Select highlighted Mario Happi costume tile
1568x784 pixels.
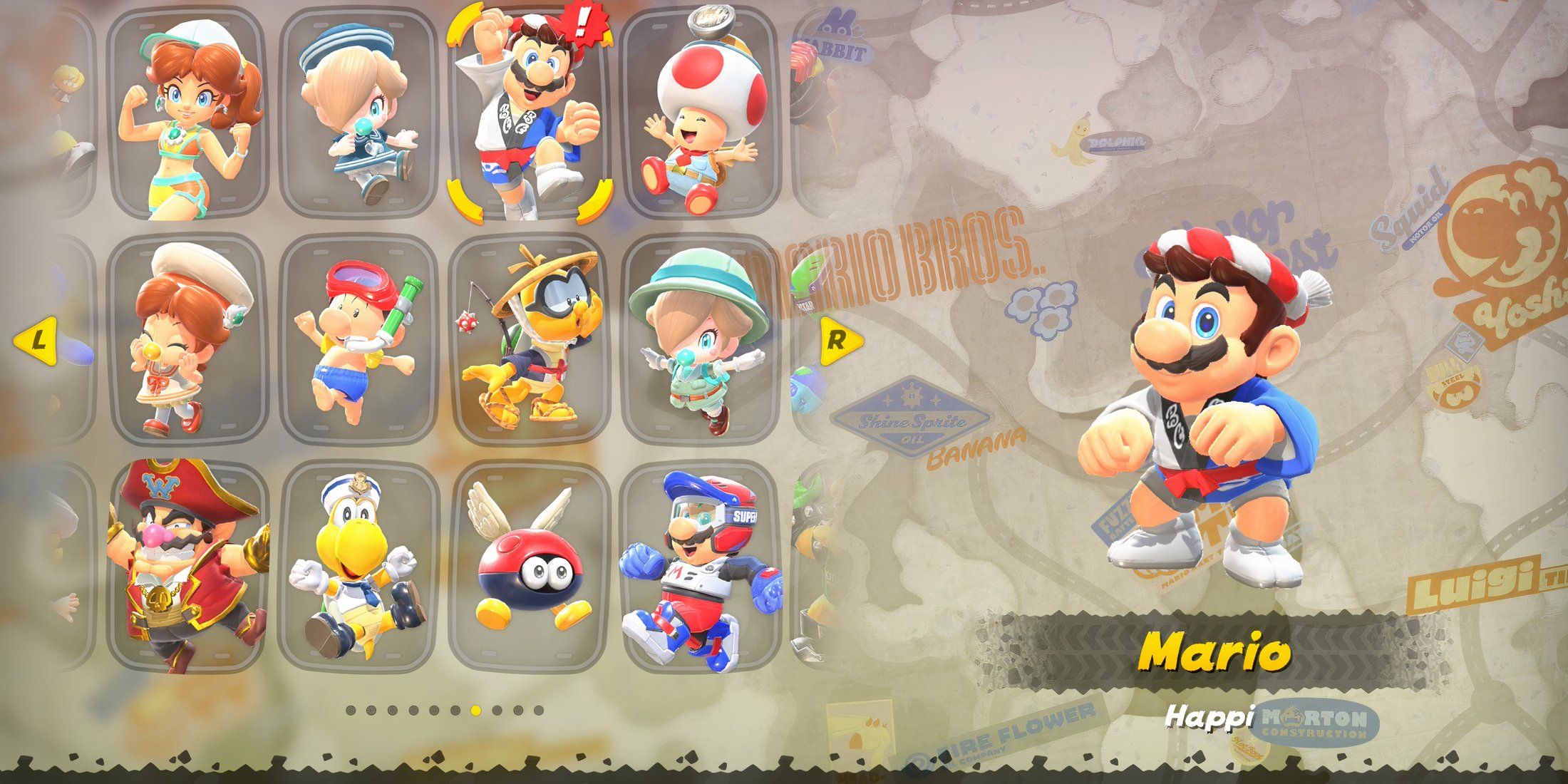[529, 114]
